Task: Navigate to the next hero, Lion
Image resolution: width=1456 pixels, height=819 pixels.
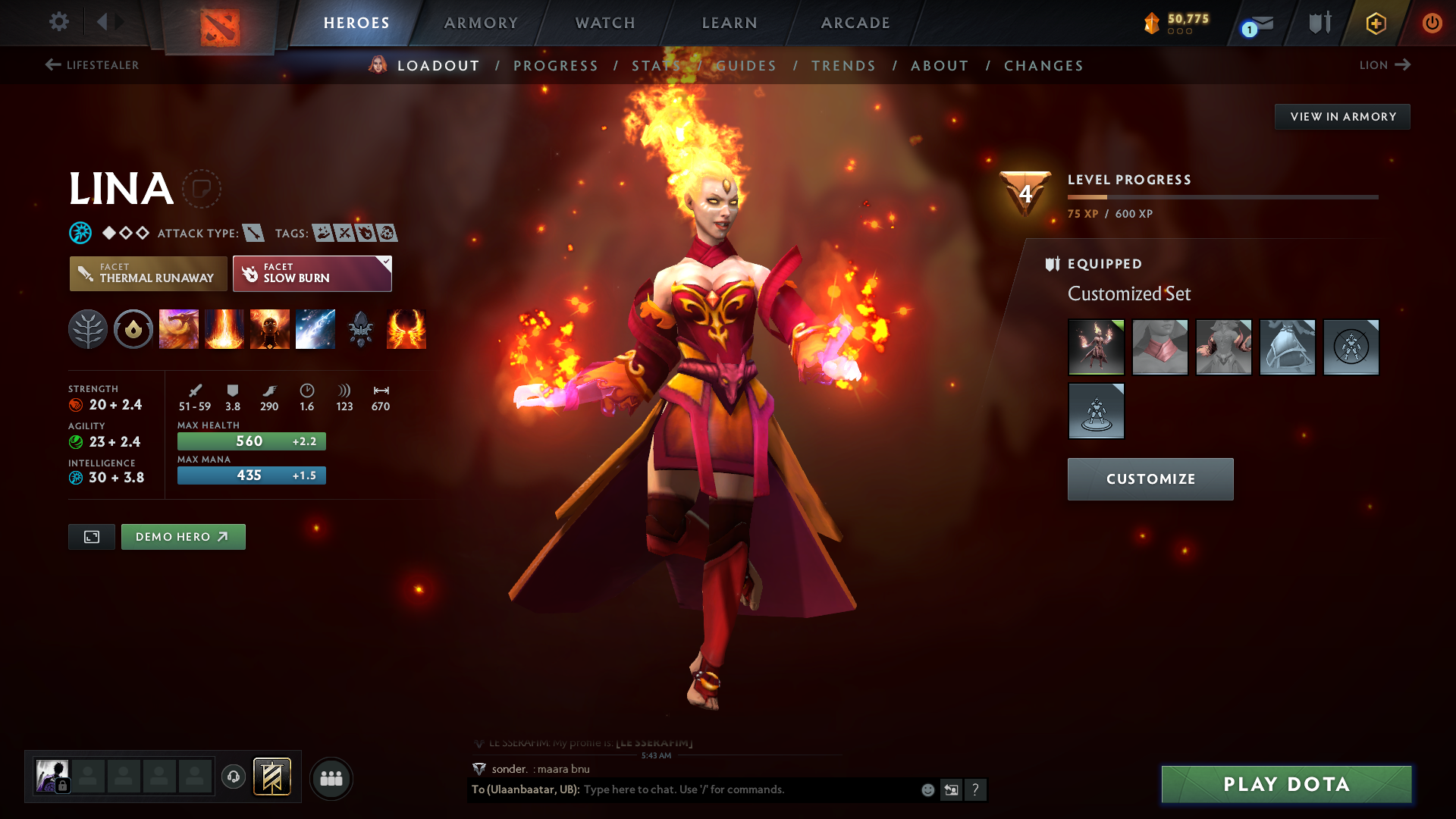Action: click(x=1385, y=65)
